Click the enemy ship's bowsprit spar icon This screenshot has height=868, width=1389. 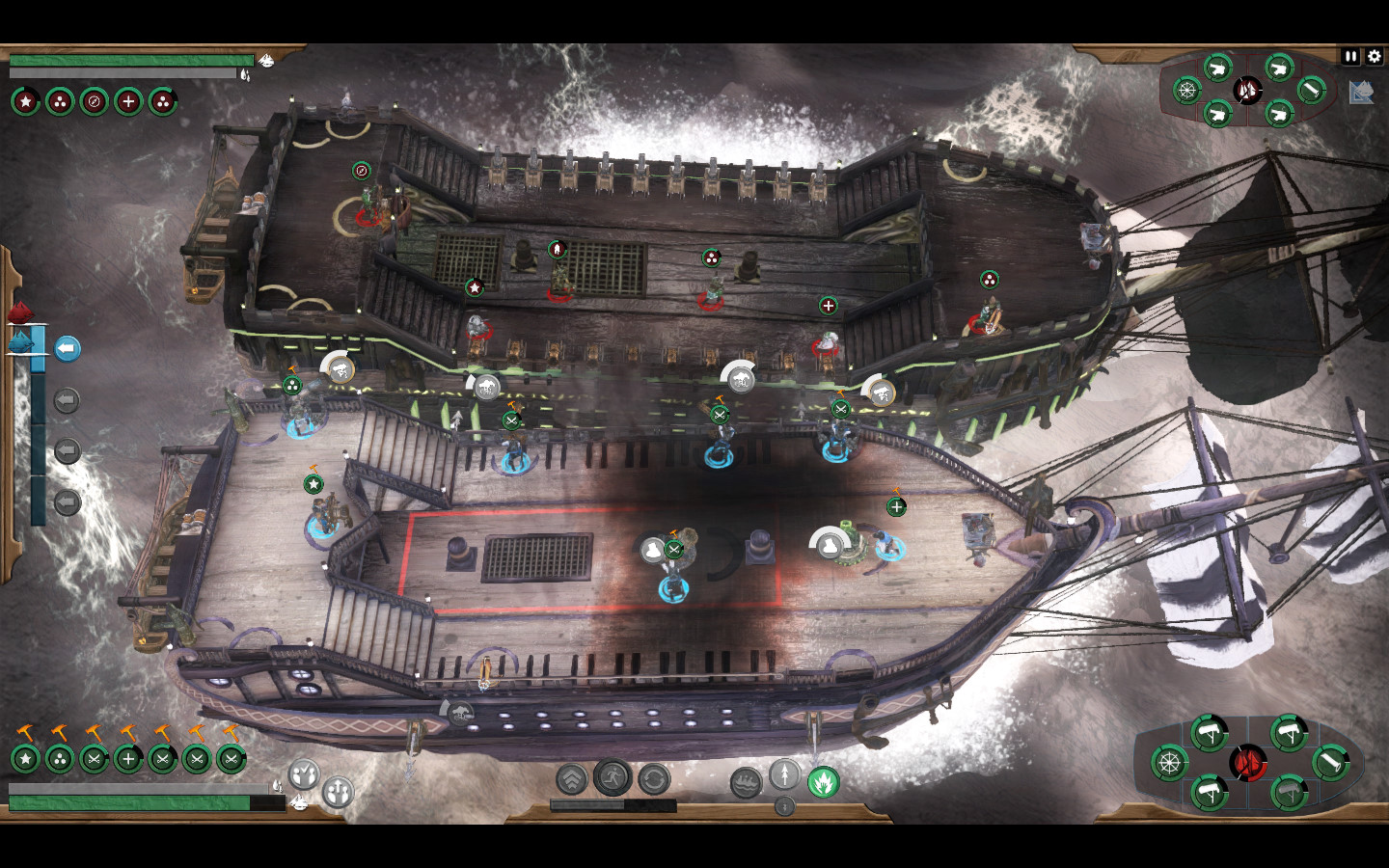[x=1310, y=90]
